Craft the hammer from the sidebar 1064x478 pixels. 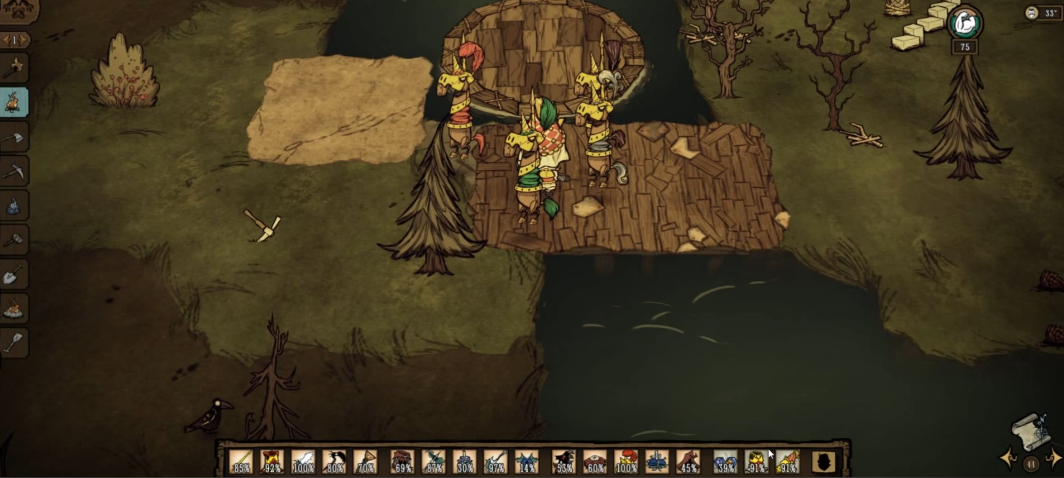15,239
